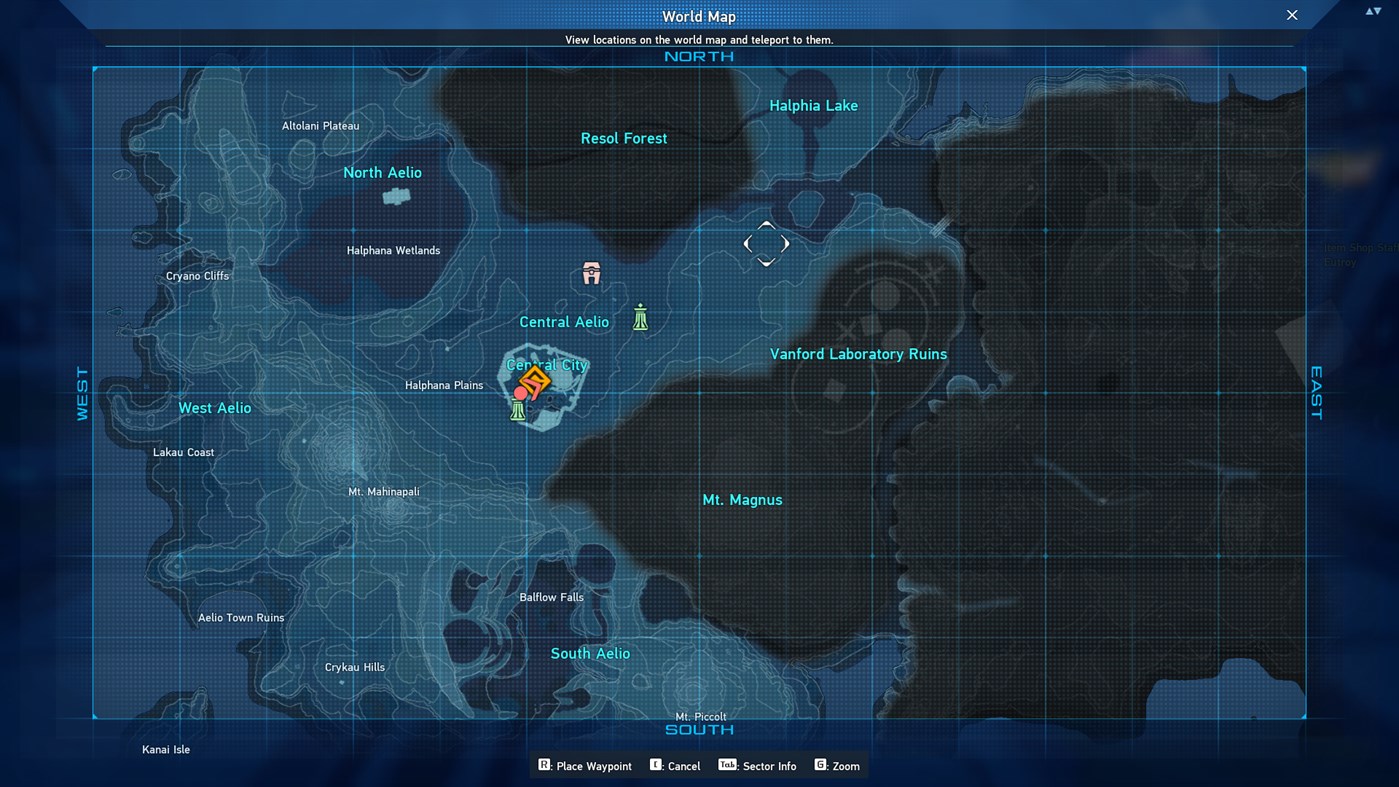Open Sector Info from the bottom bar
The image size is (1399, 787).
(x=757, y=765)
